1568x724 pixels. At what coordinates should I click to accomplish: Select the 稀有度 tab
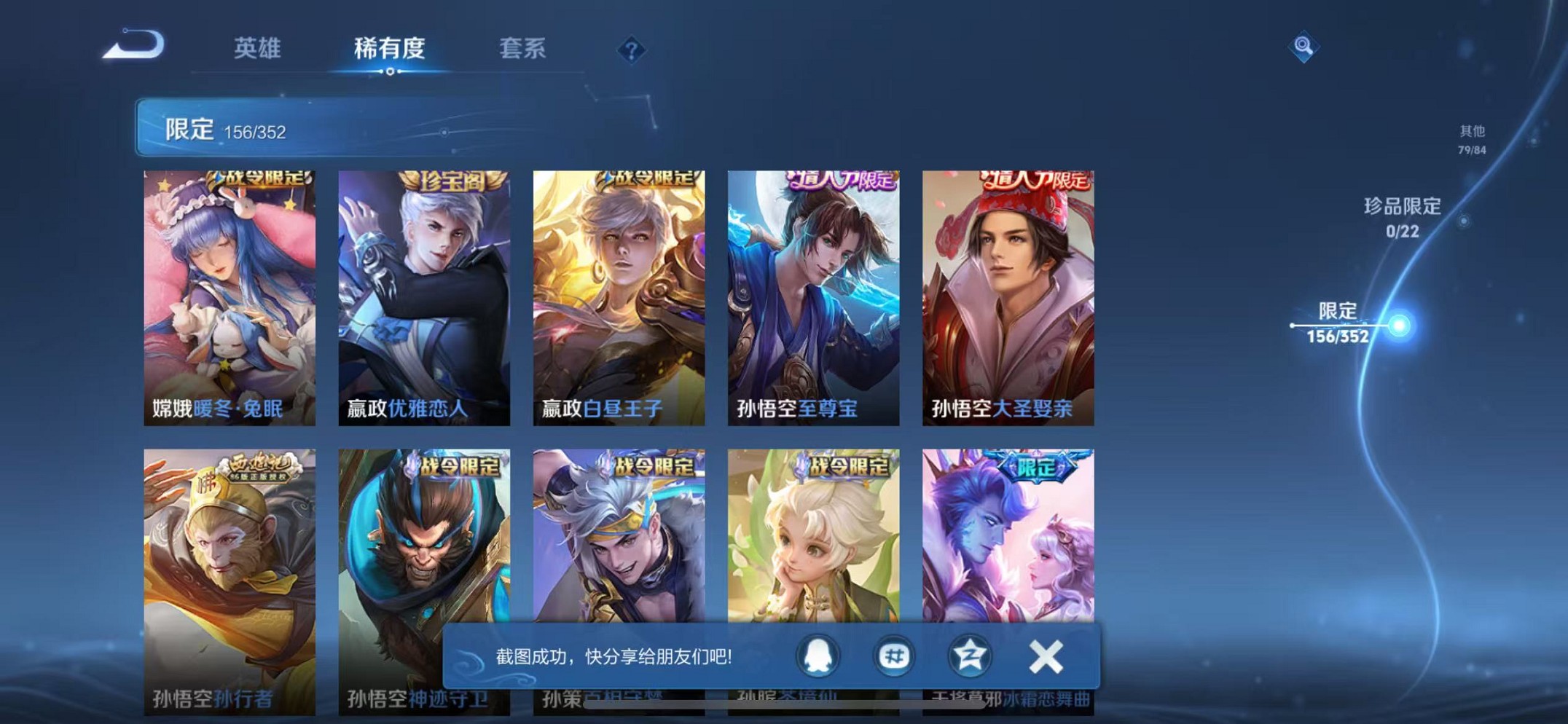tap(390, 47)
